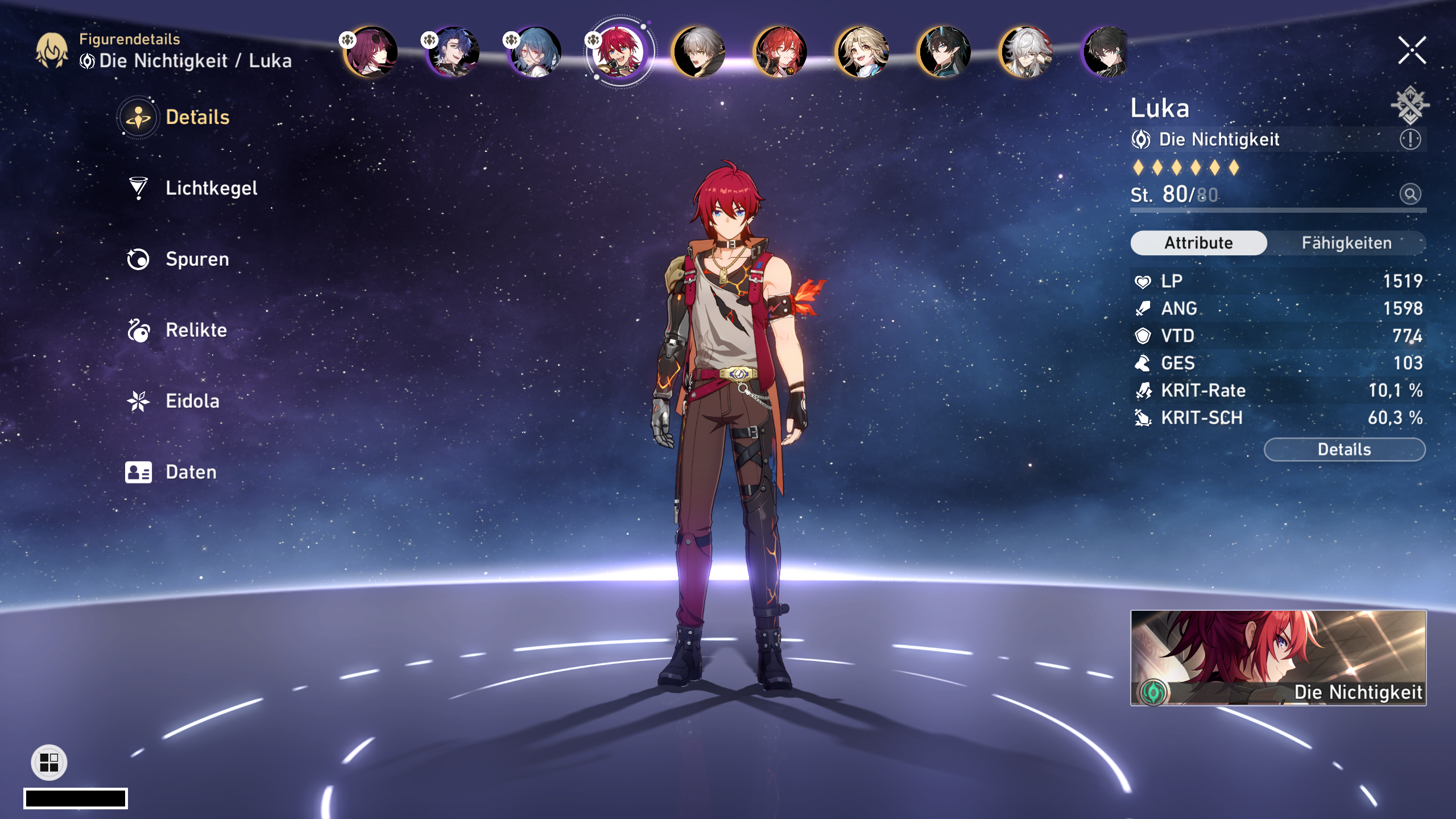This screenshot has width=1456, height=819.
Task: Open the Relikte section
Action: (x=196, y=330)
